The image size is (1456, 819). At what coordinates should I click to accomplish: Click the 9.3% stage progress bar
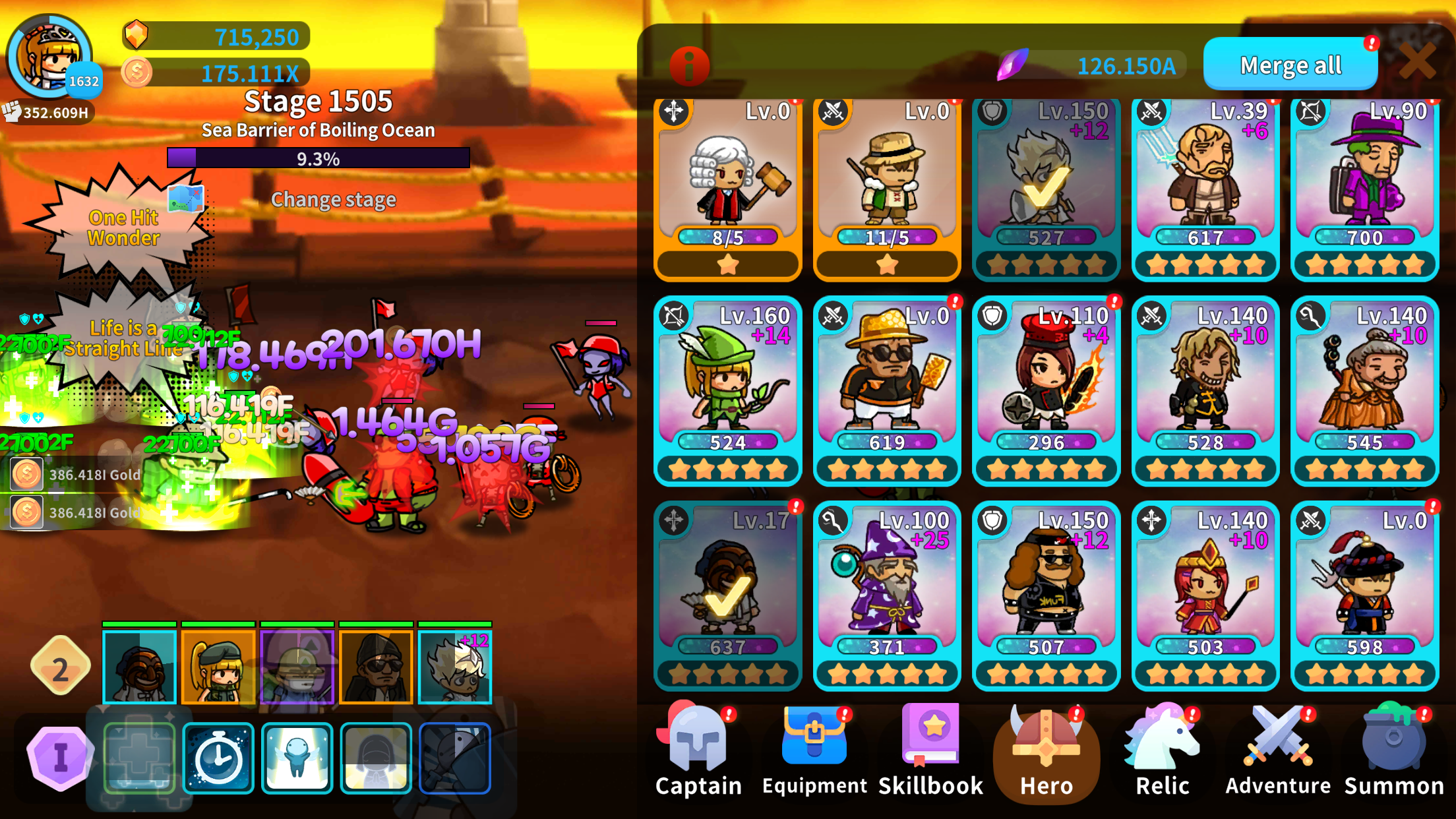pos(318,158)
